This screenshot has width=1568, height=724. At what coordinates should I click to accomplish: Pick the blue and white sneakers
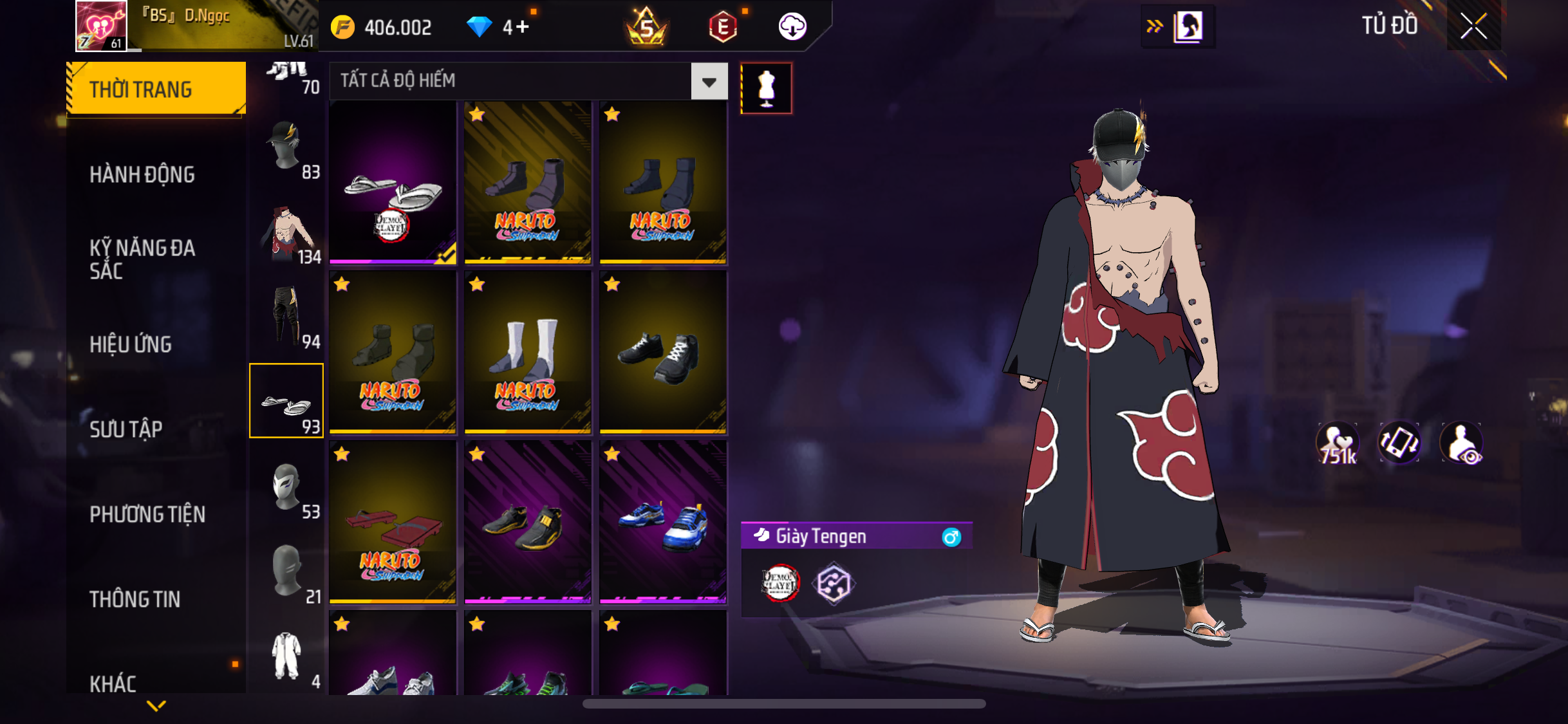click(663, 523)
